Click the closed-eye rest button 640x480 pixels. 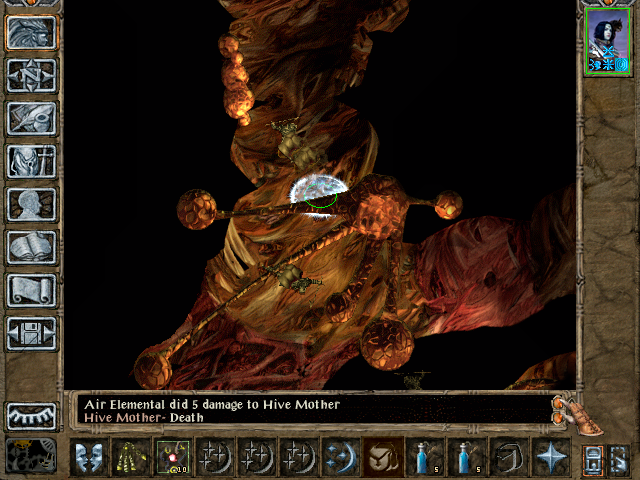pos(31,415)
